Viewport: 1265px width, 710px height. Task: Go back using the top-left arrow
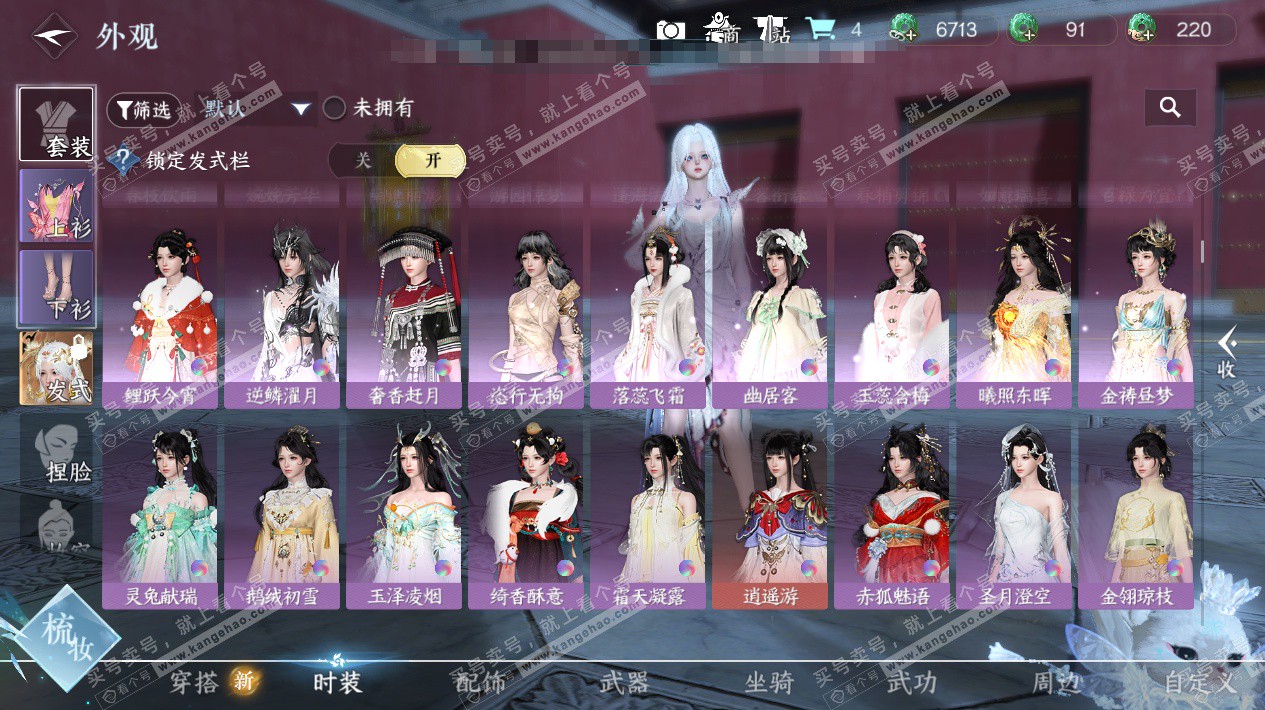[53, 37]
